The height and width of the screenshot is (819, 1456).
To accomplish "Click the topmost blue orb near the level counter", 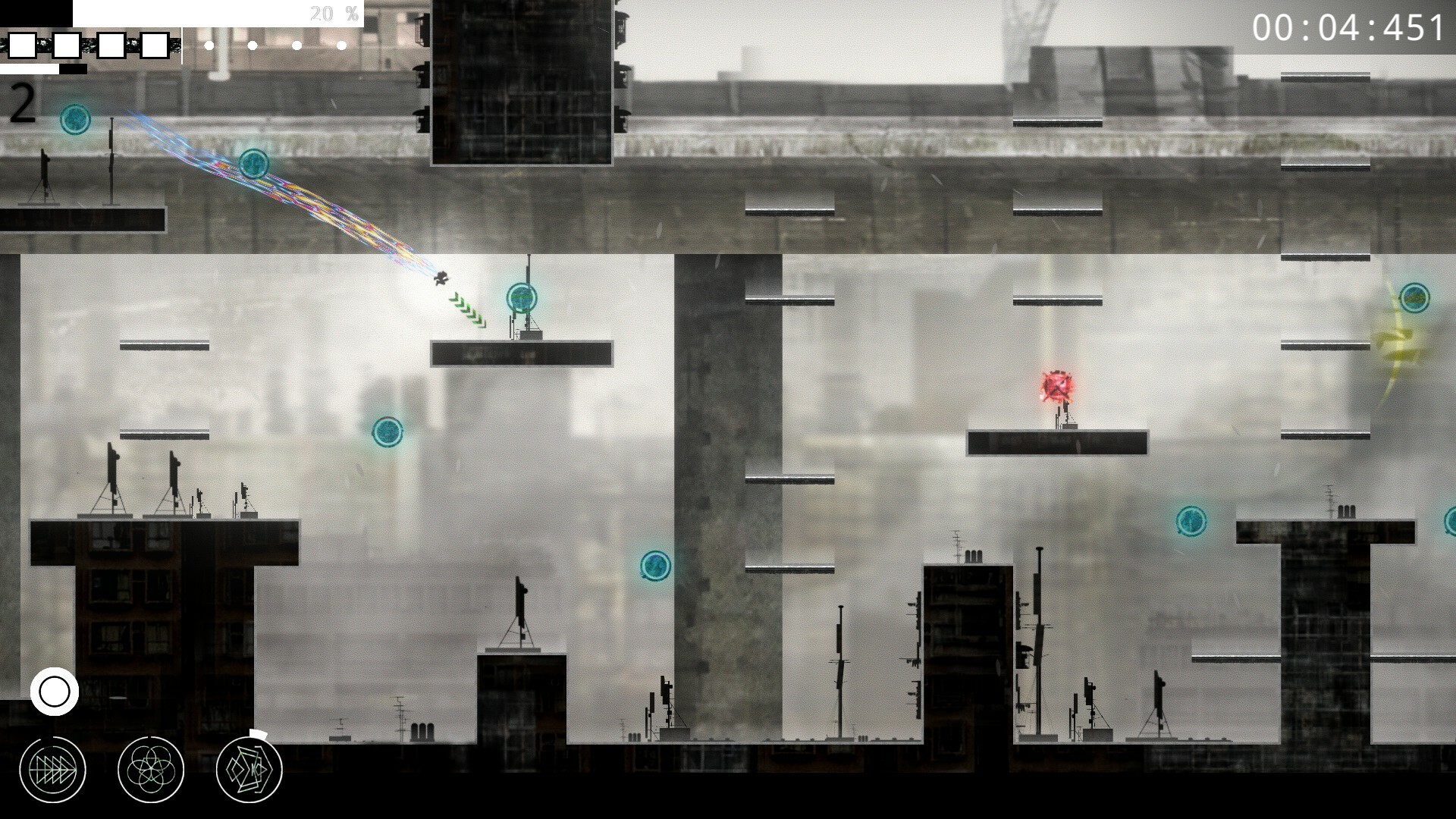I will [74, 118].
